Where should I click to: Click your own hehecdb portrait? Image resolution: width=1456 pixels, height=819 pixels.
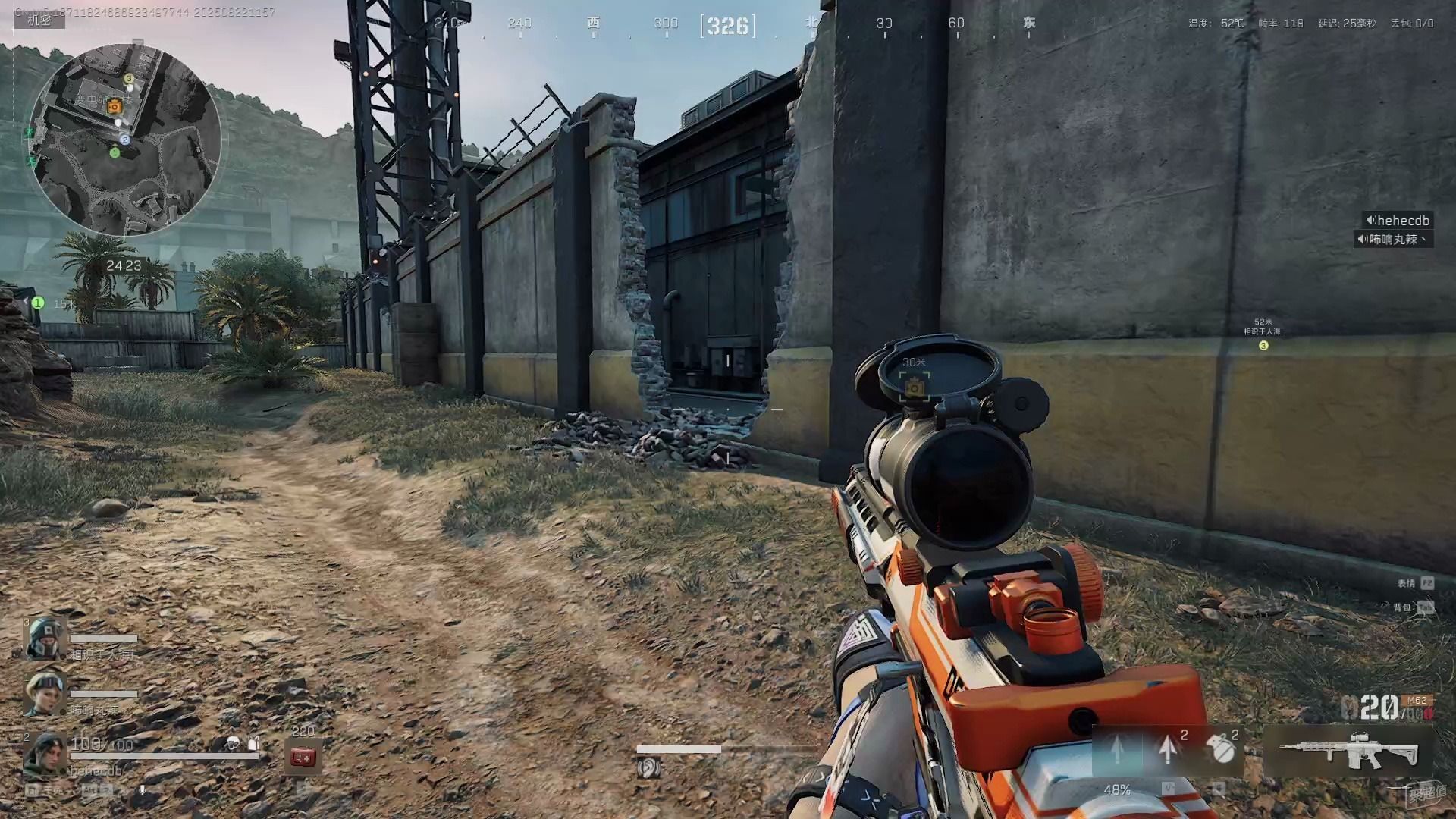45,755
